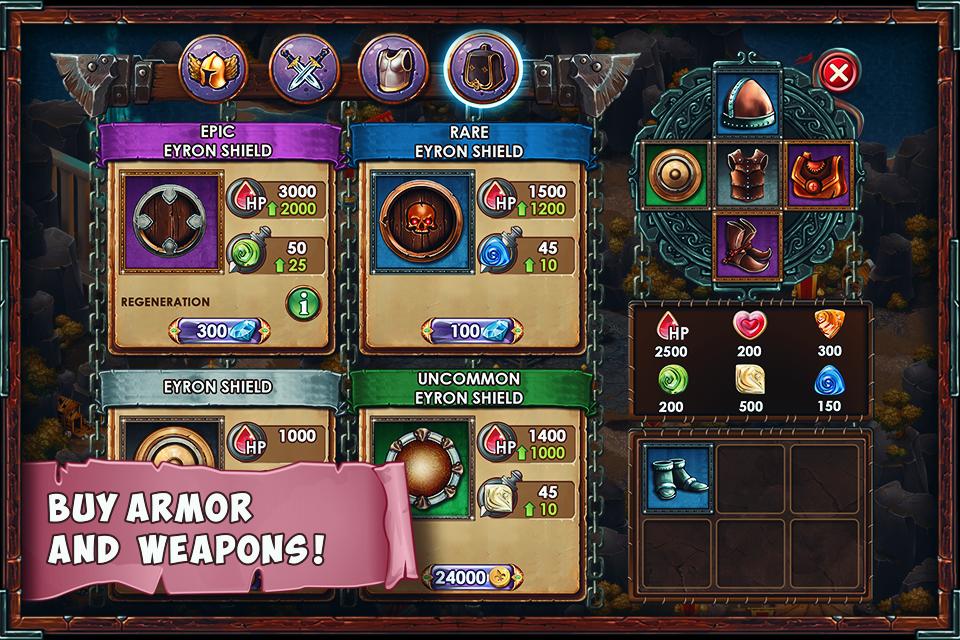The height and width of the screenshot is (640, 960).
Task: Click the equipped boots slot
Action: (x=748, y=245)
